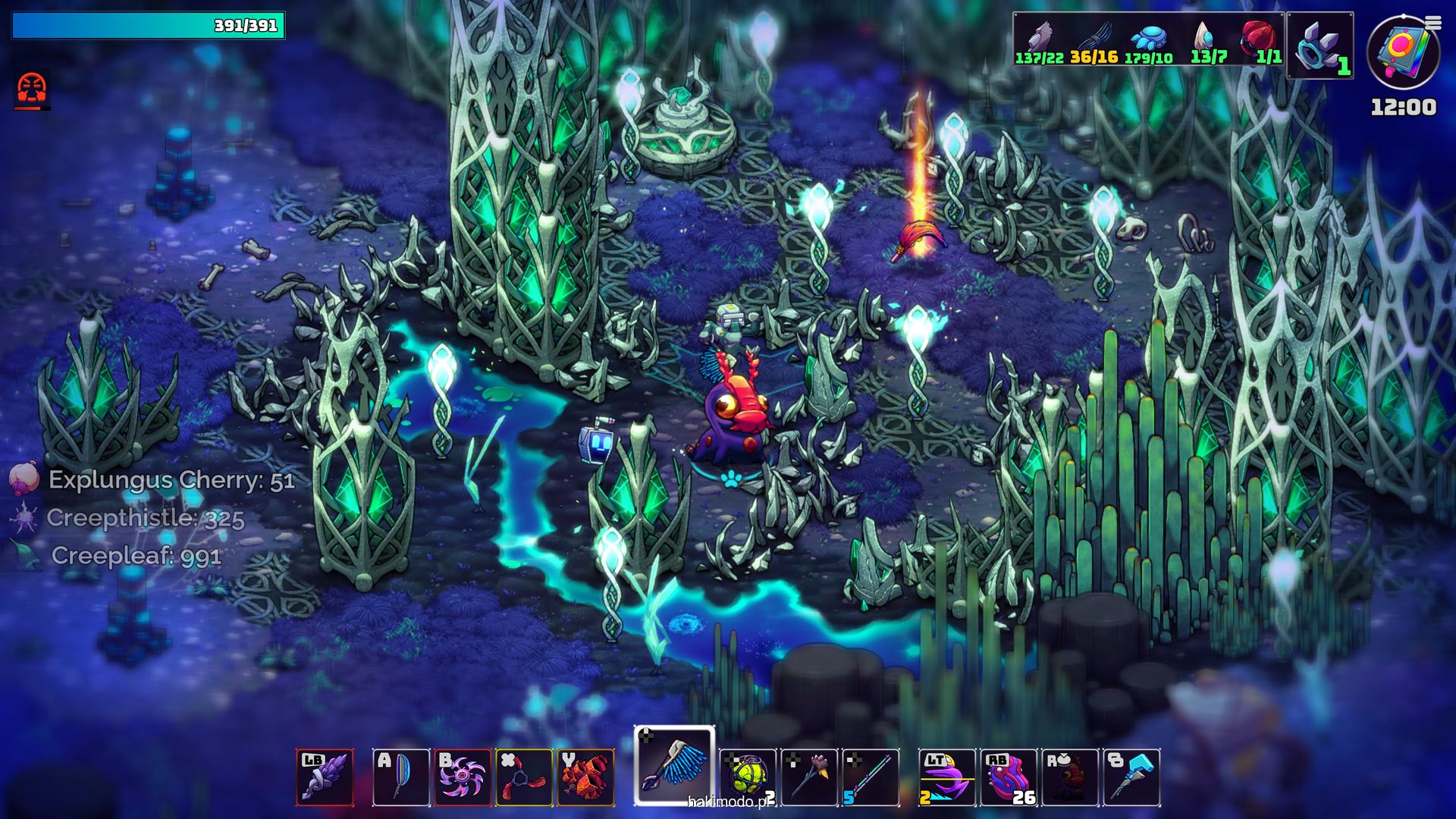The width and height of the screenshot is (1456, 819).
Task: Use the orange lava rock gadget
Action: click(x=585, y=777)
